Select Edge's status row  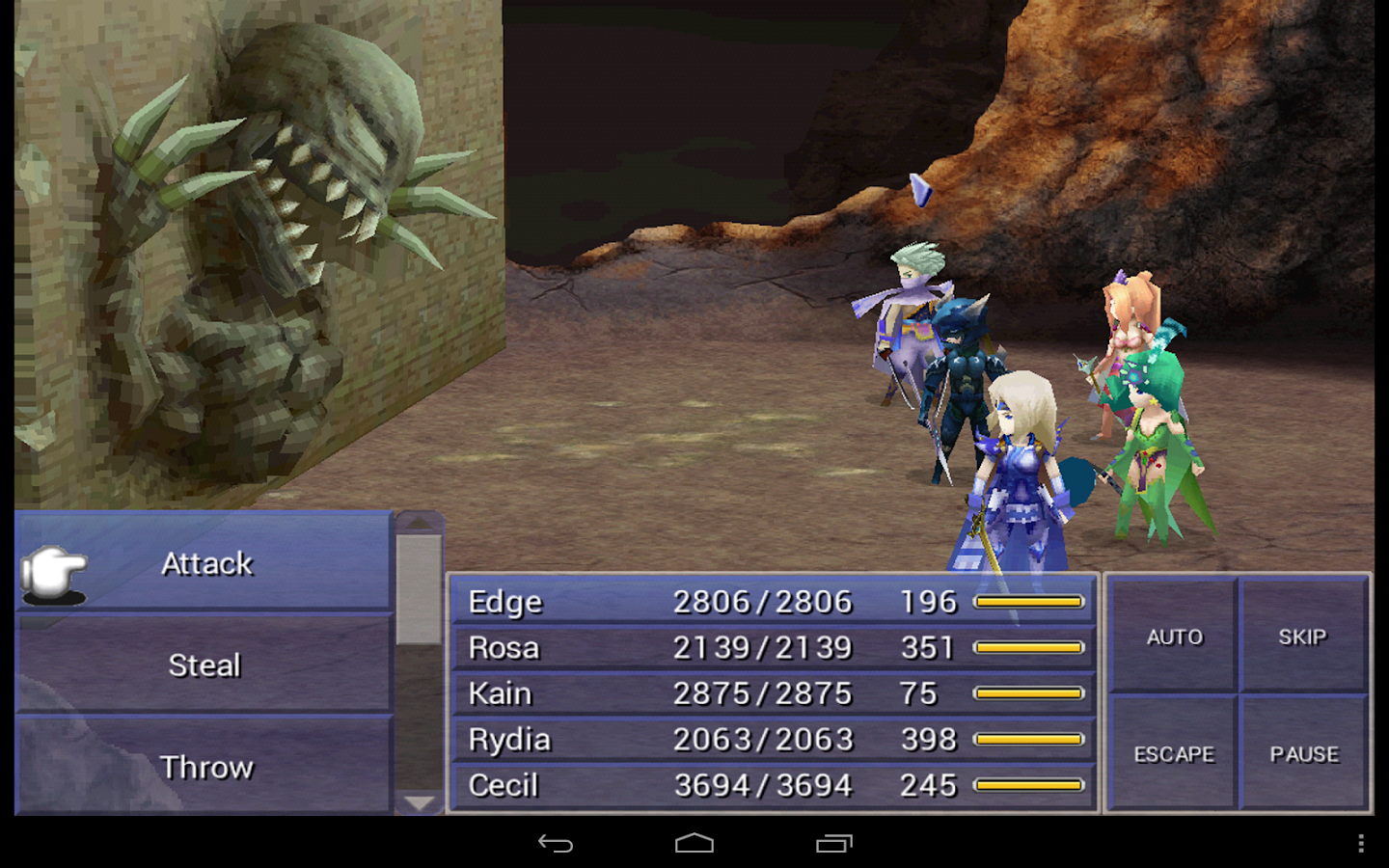(x=675, y=601)
